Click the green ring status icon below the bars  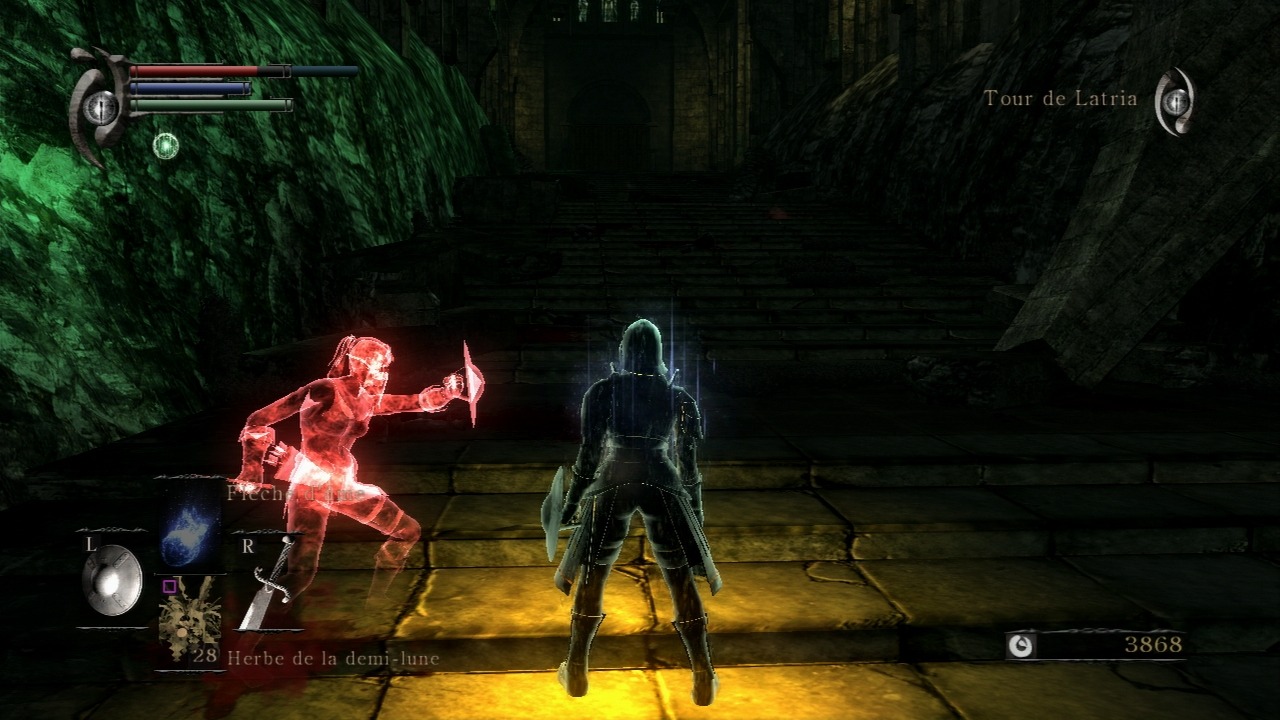[x=165, y=146]
